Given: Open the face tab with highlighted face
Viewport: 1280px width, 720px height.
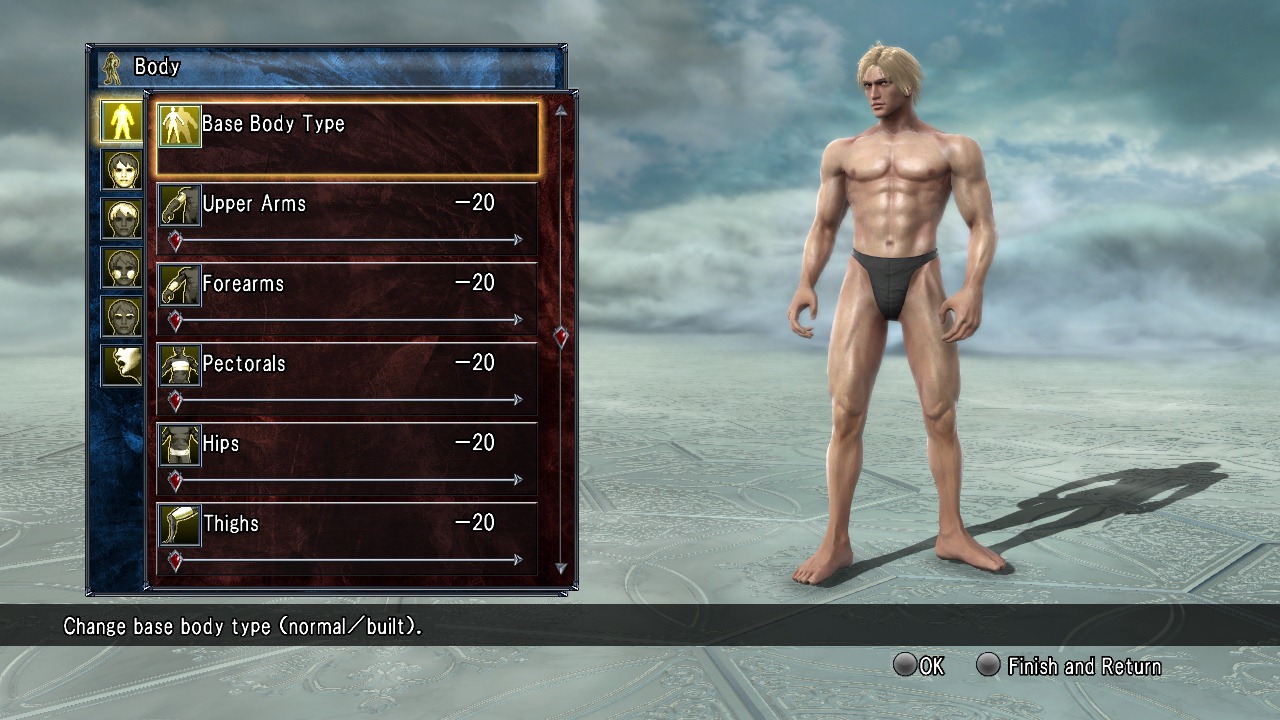Looking at the screenshot, I should point(122,170).
